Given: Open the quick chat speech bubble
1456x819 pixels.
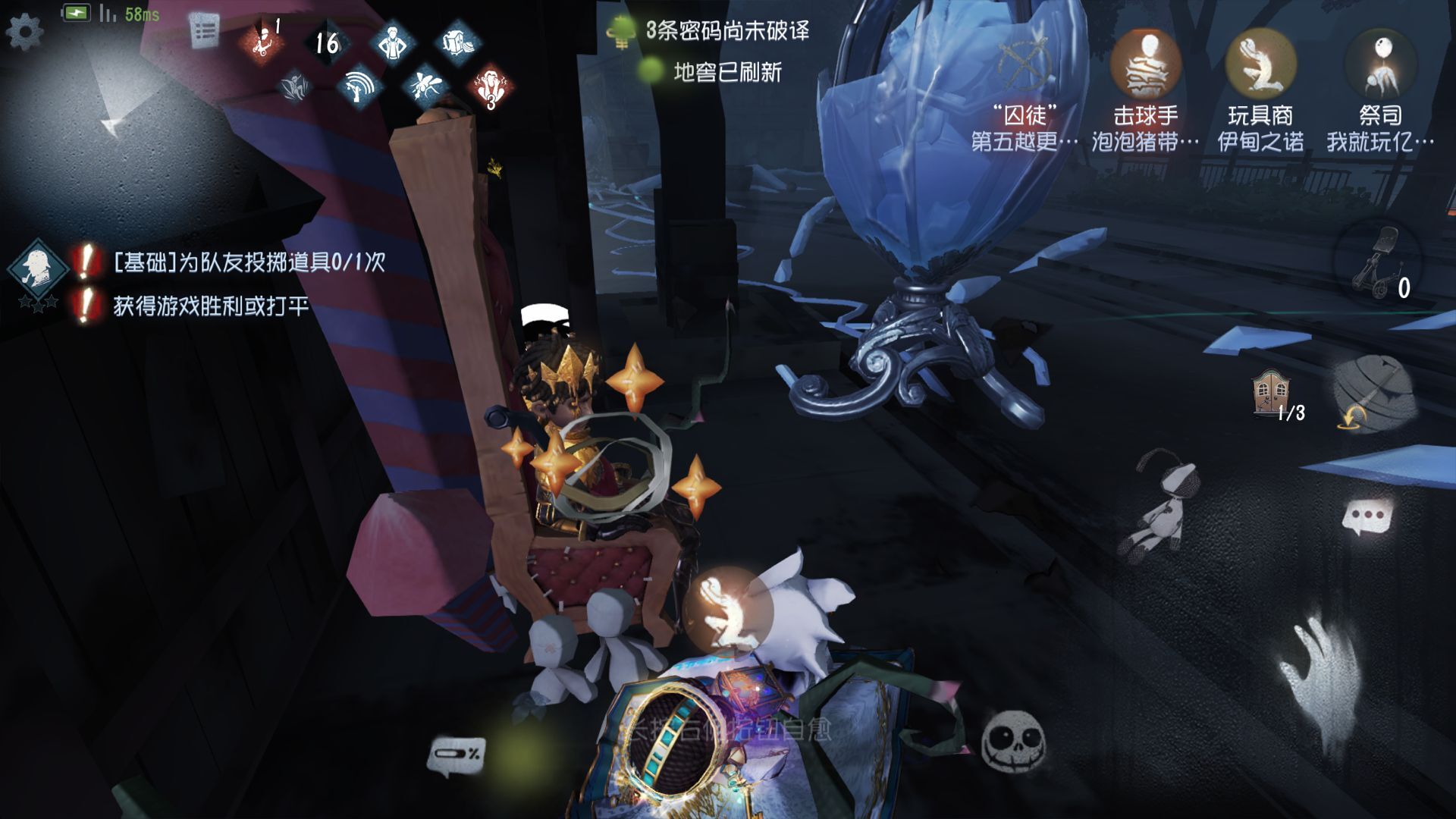Looking at the screenshot, I should coord(1367,518).
